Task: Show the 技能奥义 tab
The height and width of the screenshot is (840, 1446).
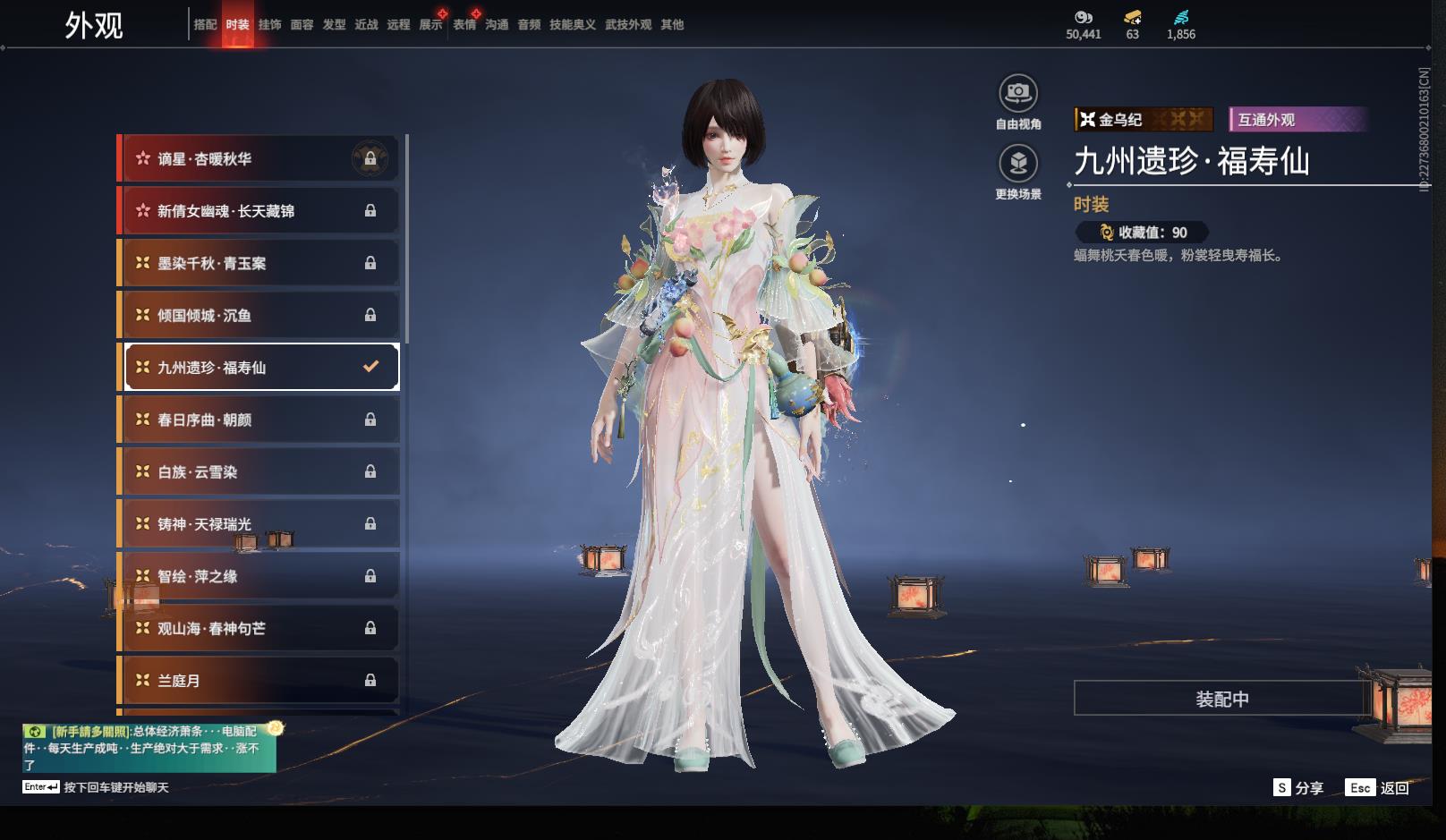Action: coord(572,25)
